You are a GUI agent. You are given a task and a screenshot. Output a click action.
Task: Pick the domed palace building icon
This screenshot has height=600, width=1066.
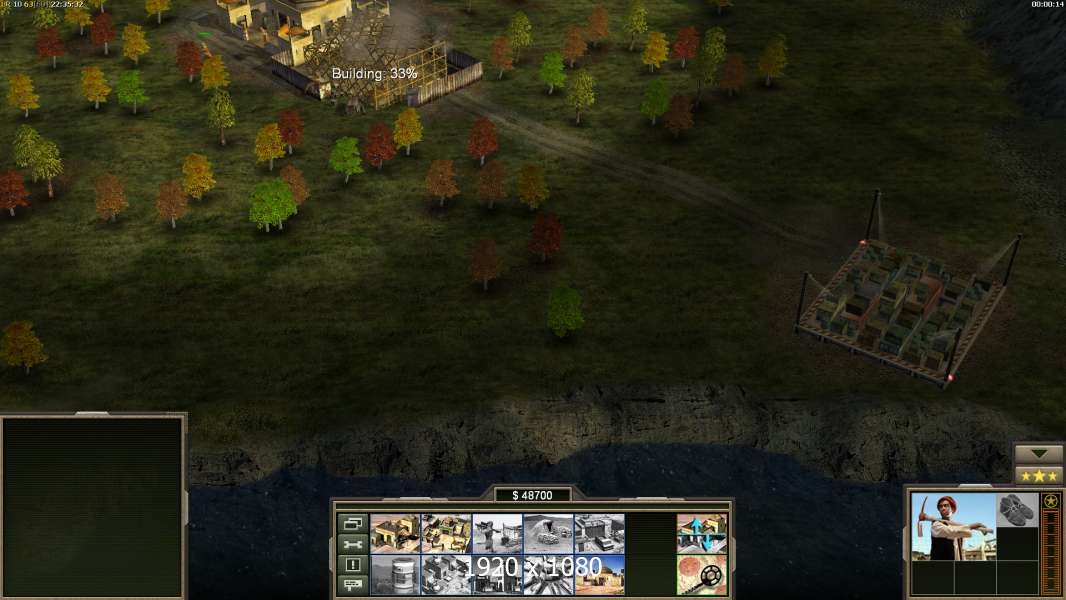[x=599, y=575]
